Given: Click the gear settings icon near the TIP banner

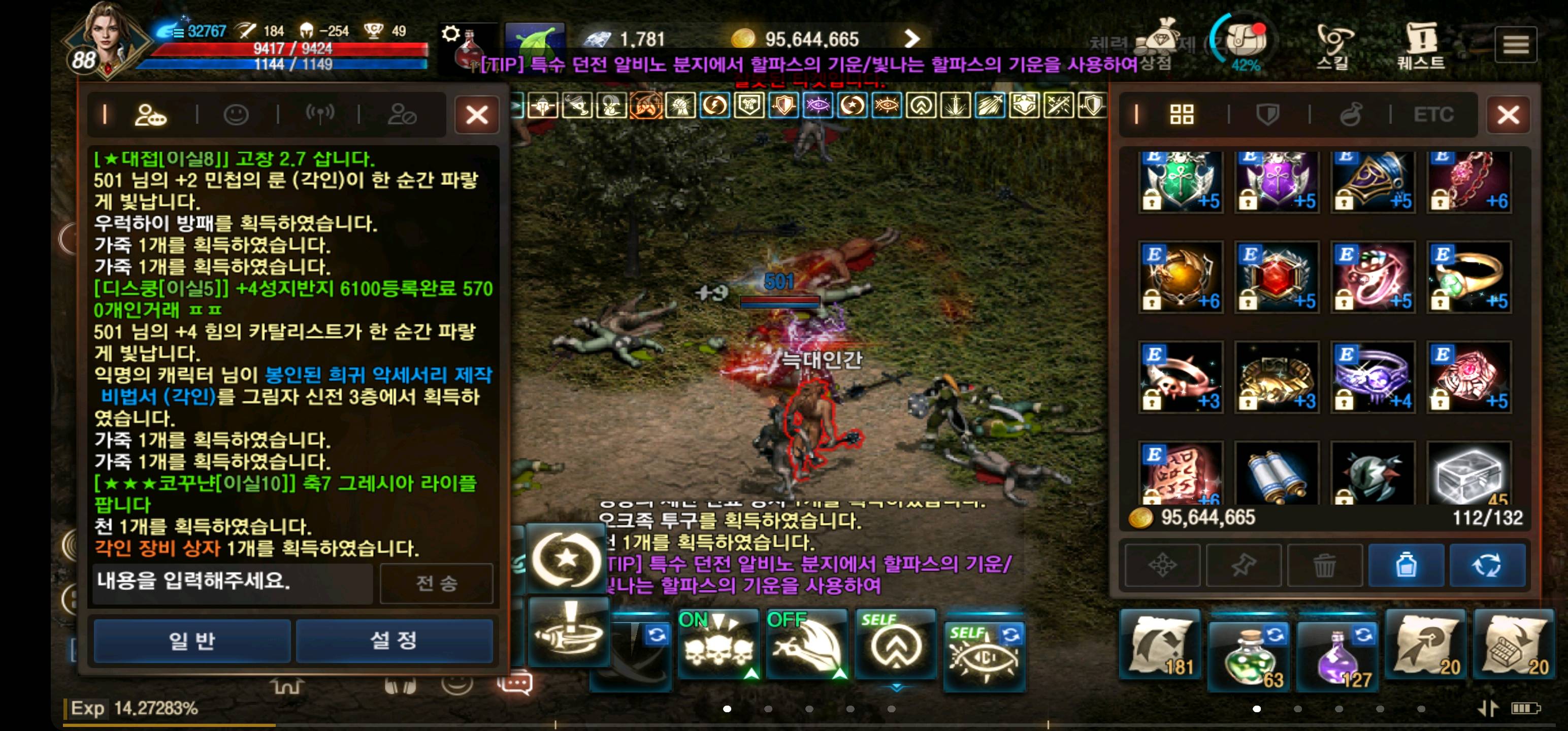Looking at the screenshot, I should [451, 35].
